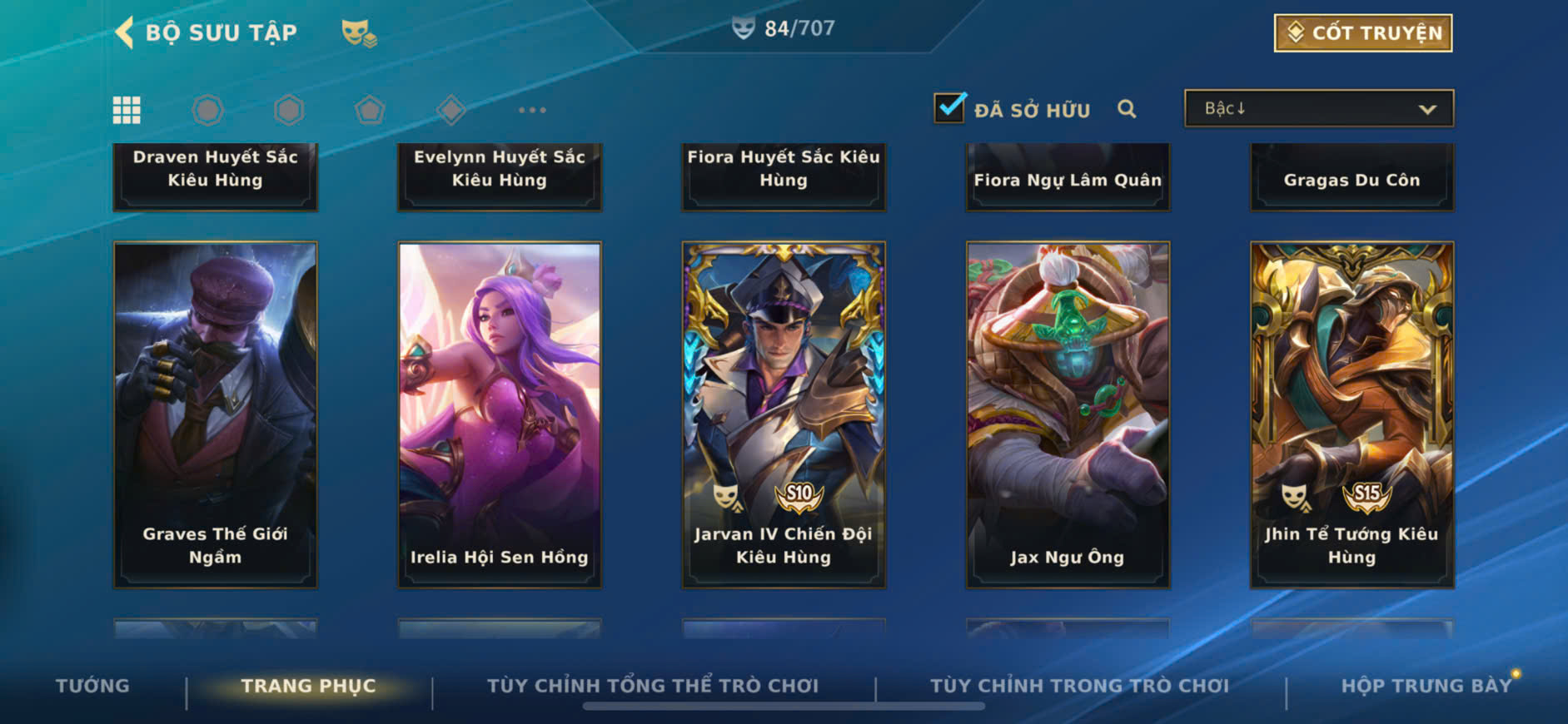Open the Cốt Truyện button

tap(1363, 33)
